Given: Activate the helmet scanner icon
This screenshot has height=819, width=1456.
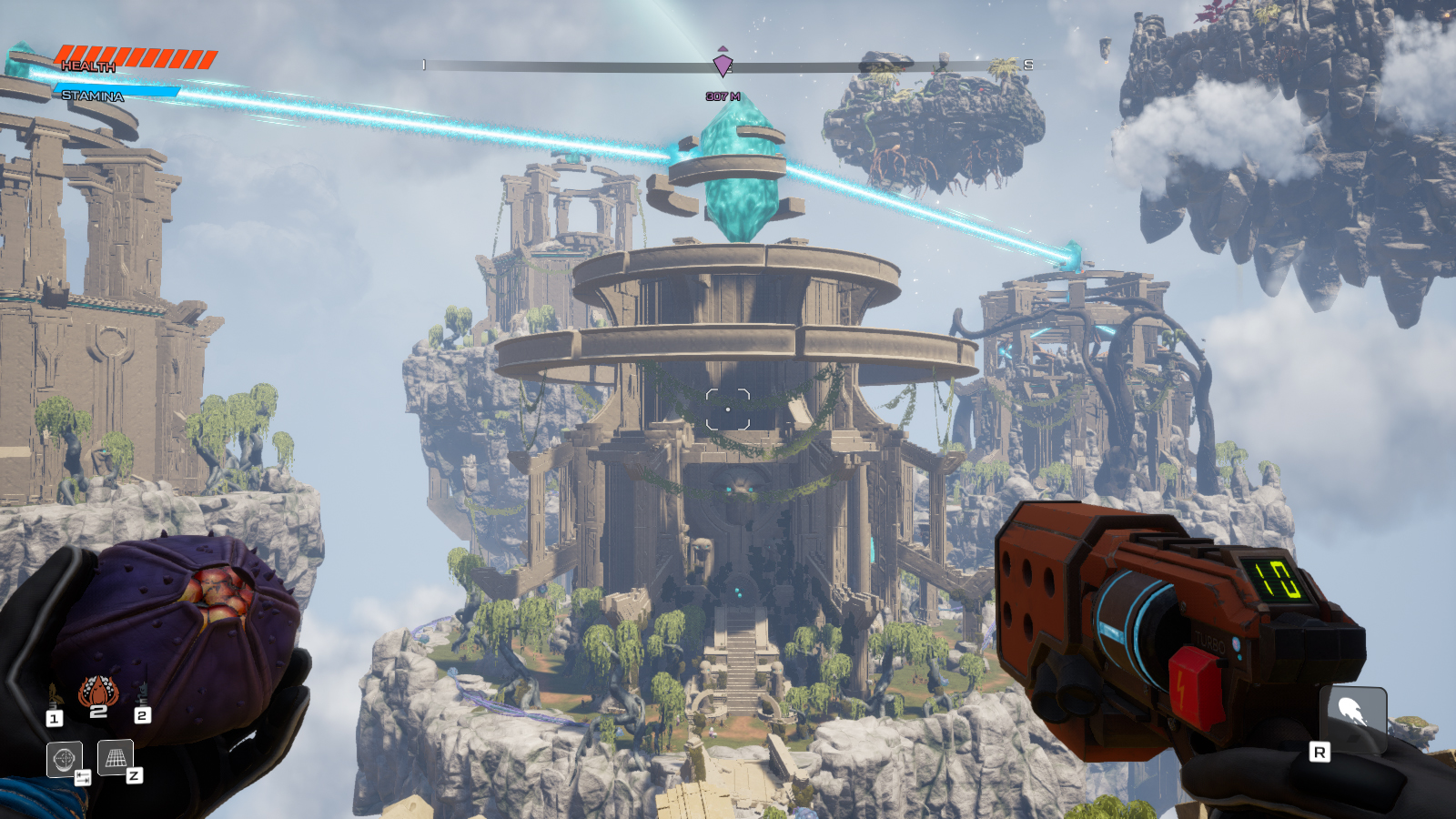Looking at the screenshot, I should [64, 758].
